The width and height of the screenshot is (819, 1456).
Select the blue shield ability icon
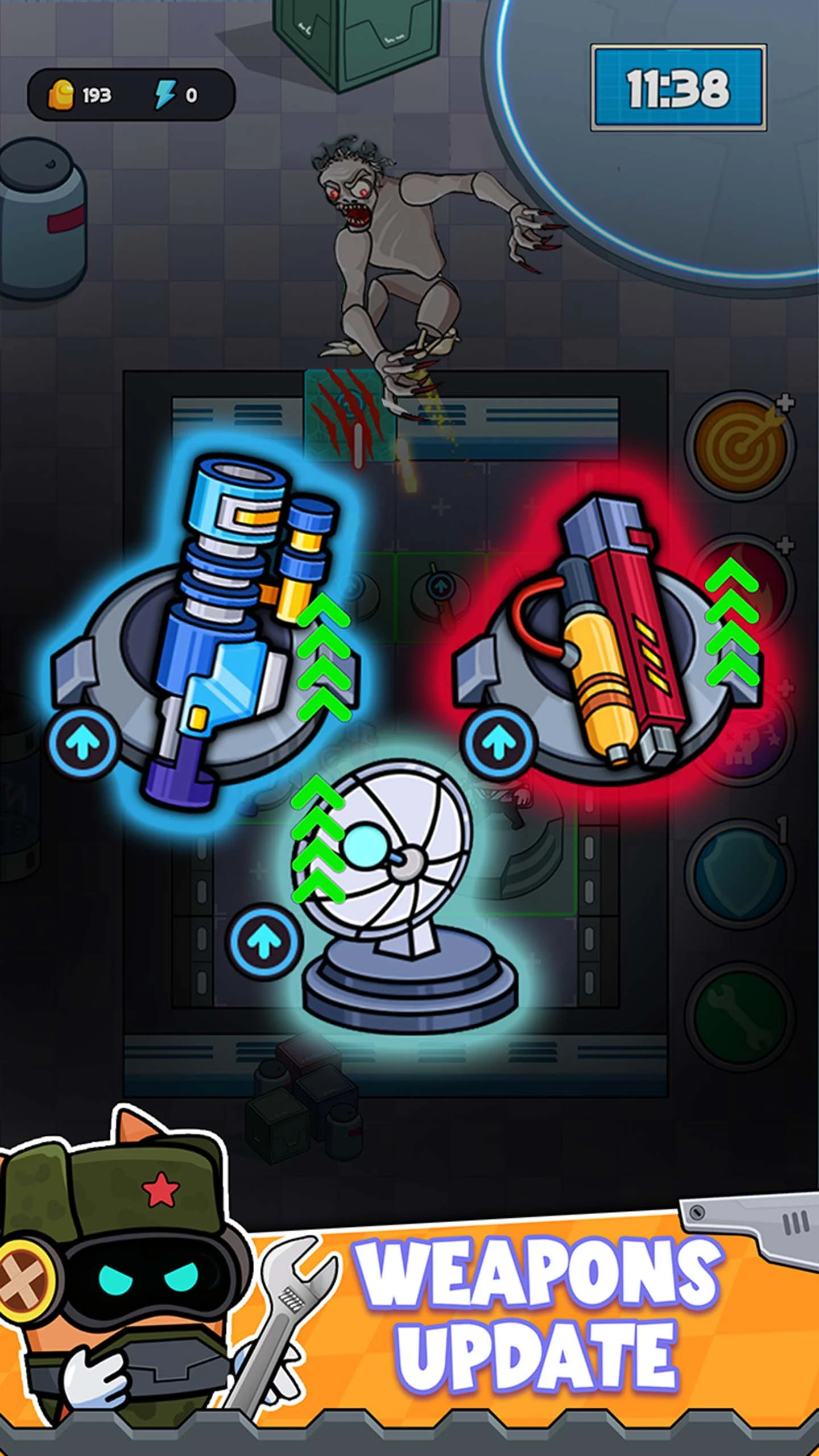(x=738, y=874)
